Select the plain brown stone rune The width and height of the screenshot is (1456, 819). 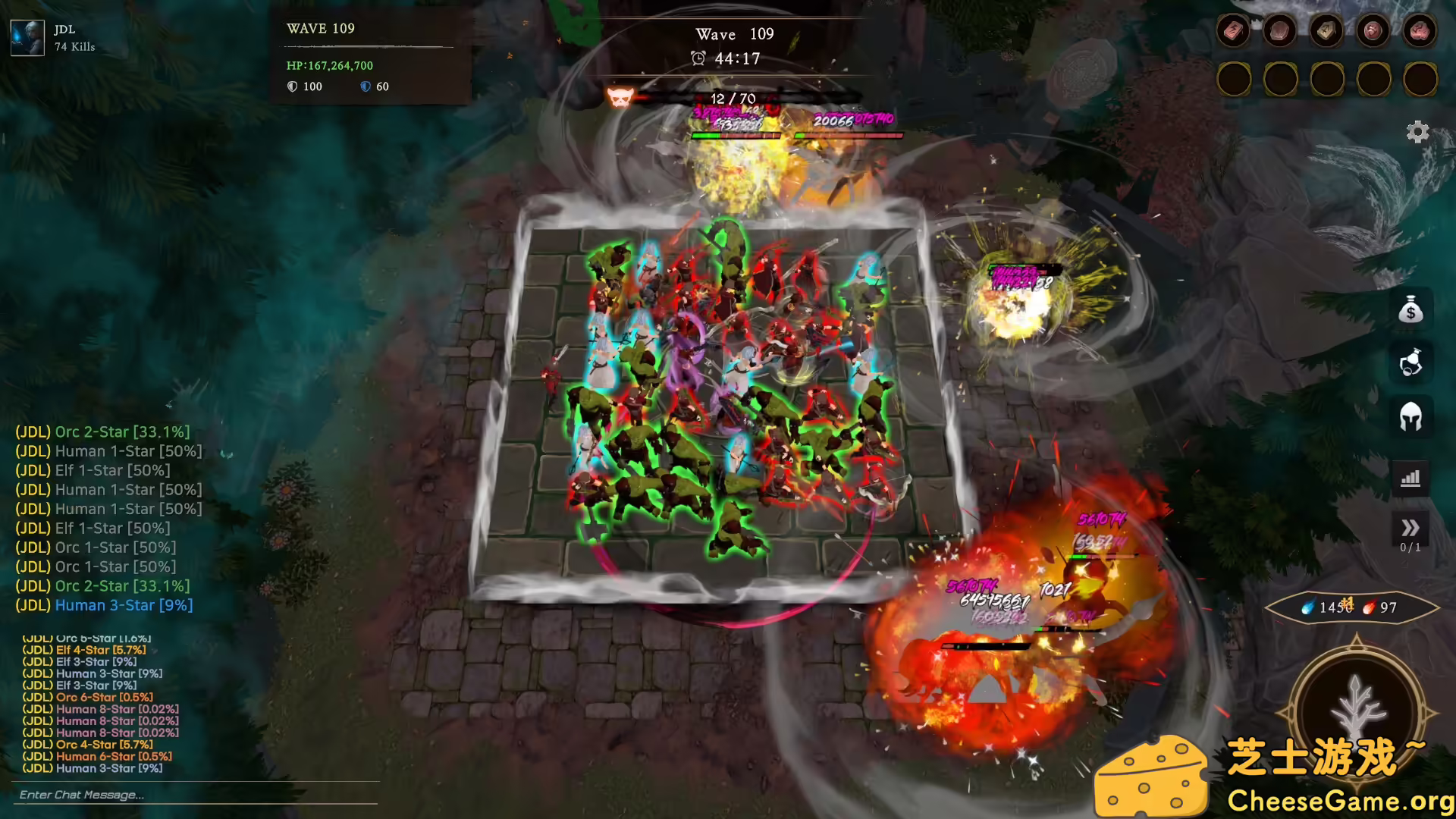[1280, 31]
